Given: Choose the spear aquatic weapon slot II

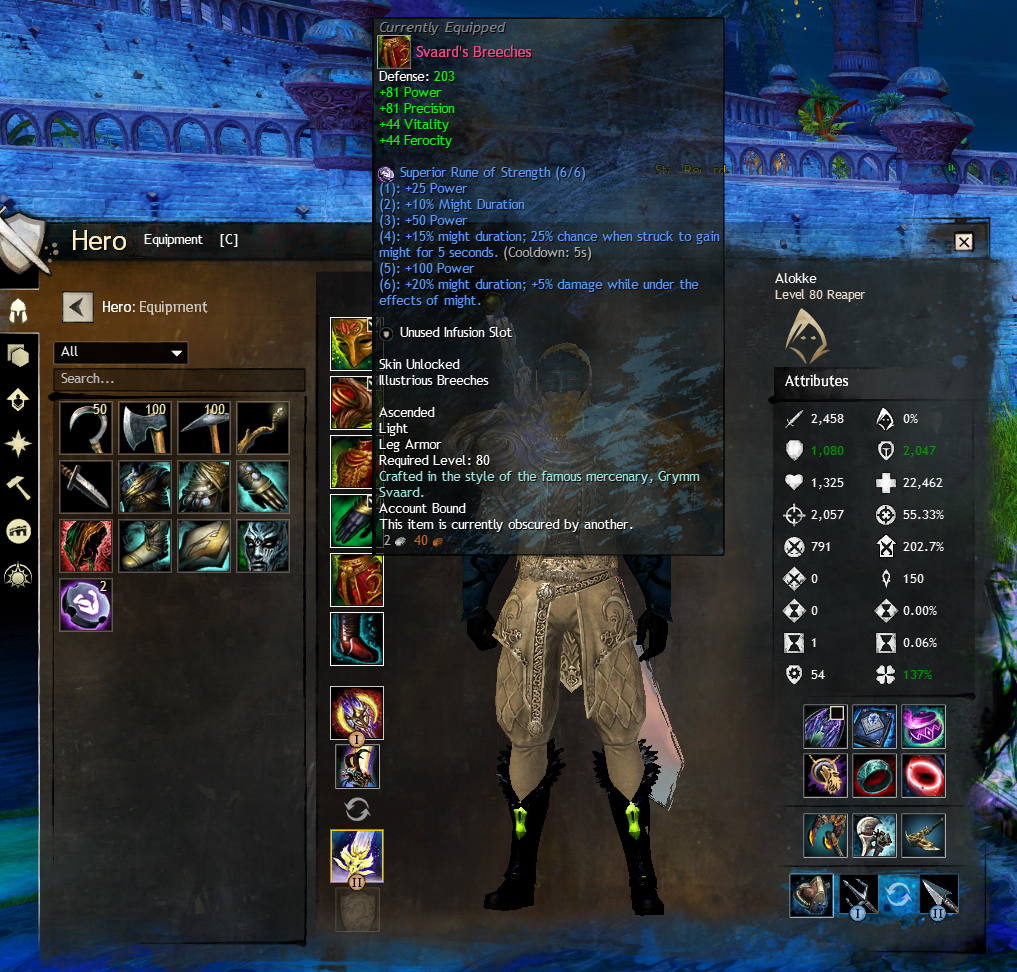Looking at the screenshot, I should click(937, 895).
